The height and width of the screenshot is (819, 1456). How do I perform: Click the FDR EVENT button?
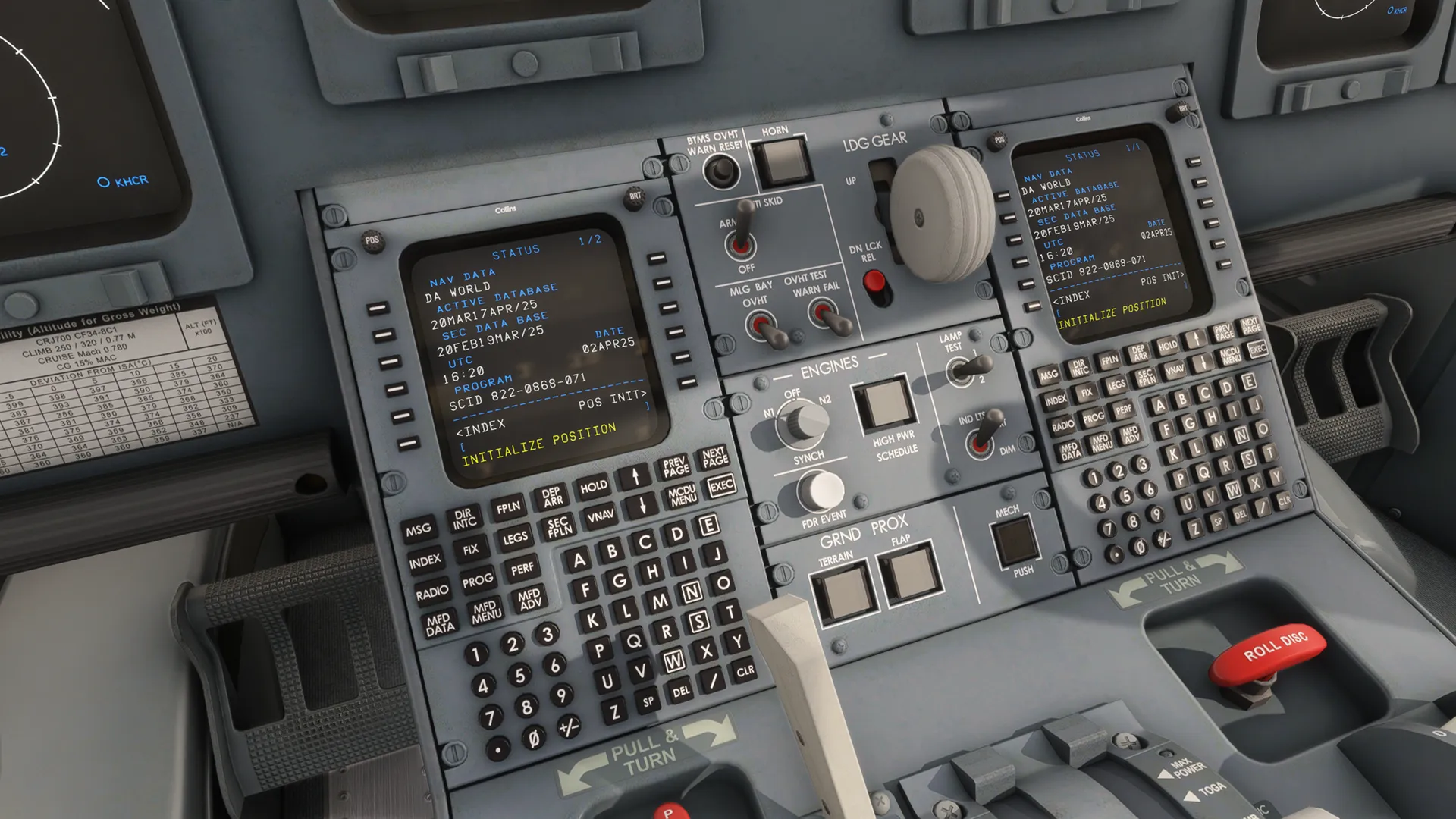820,491
